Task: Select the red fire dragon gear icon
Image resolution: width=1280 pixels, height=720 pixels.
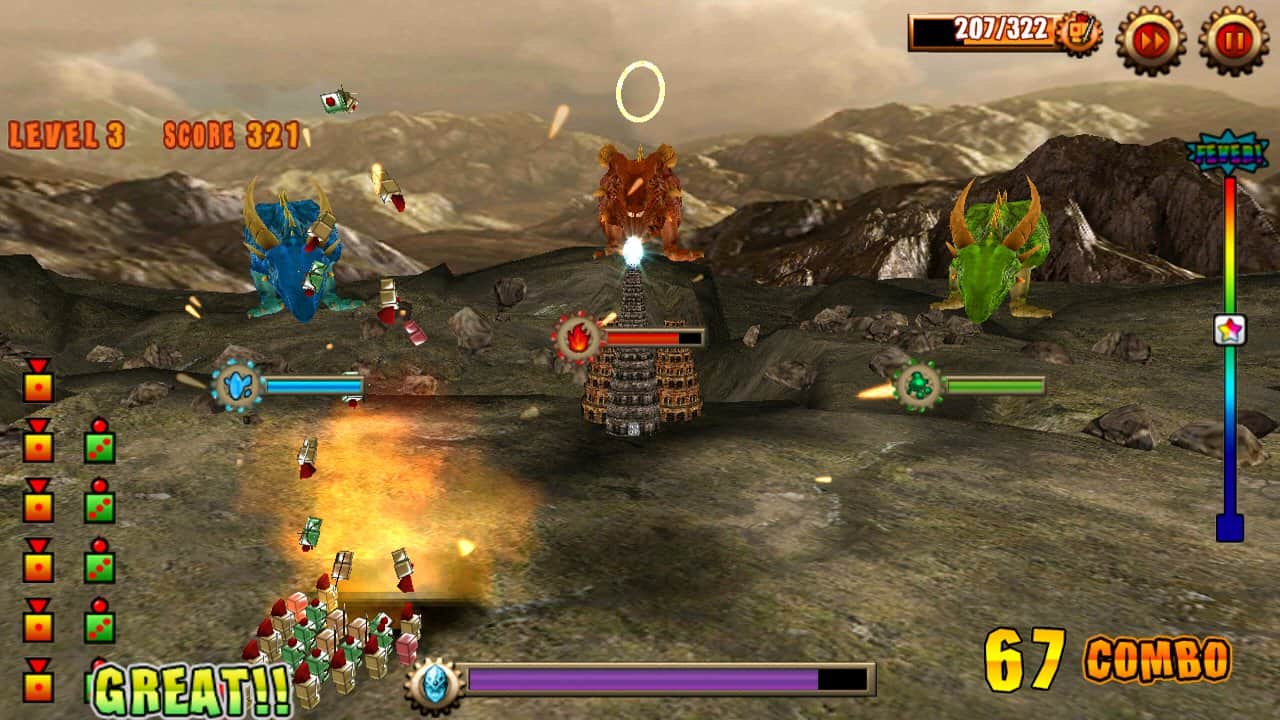Action: click(x=578, y=338)
